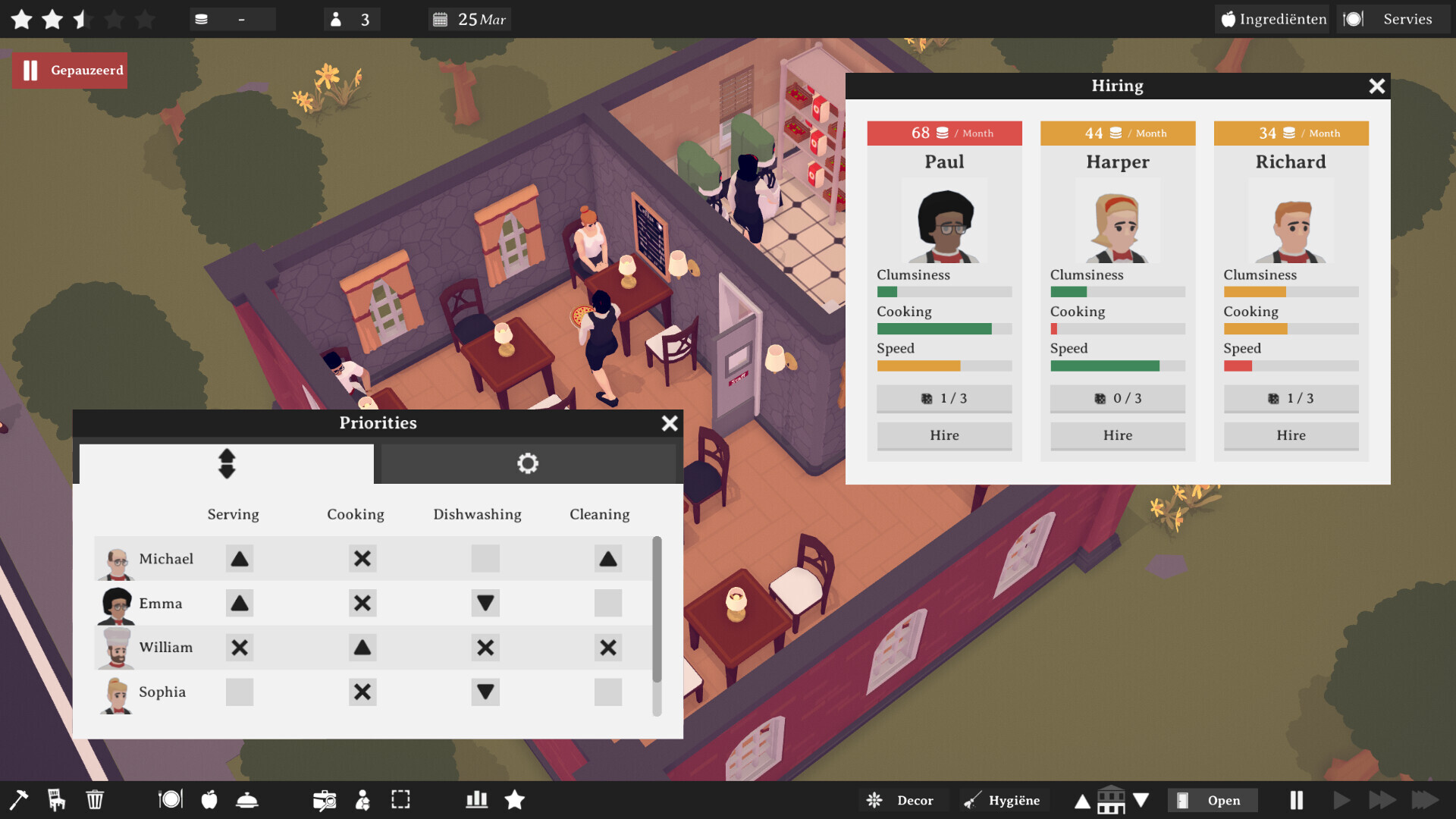Disable Michael's cooking with the X toggle
The height and width of the screenshot is (819, 1456).
click(x=362, y=559)
